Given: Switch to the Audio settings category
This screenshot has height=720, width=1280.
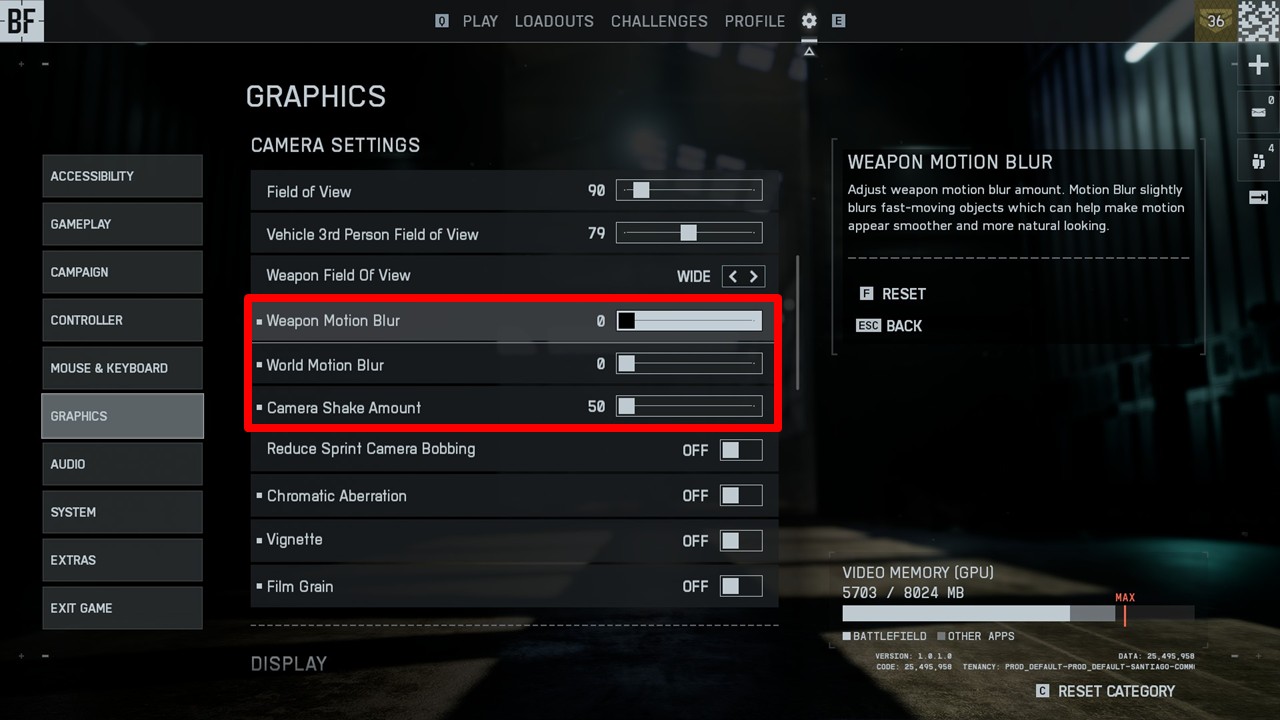Looking at the screenshot, I should click(122, 464).
